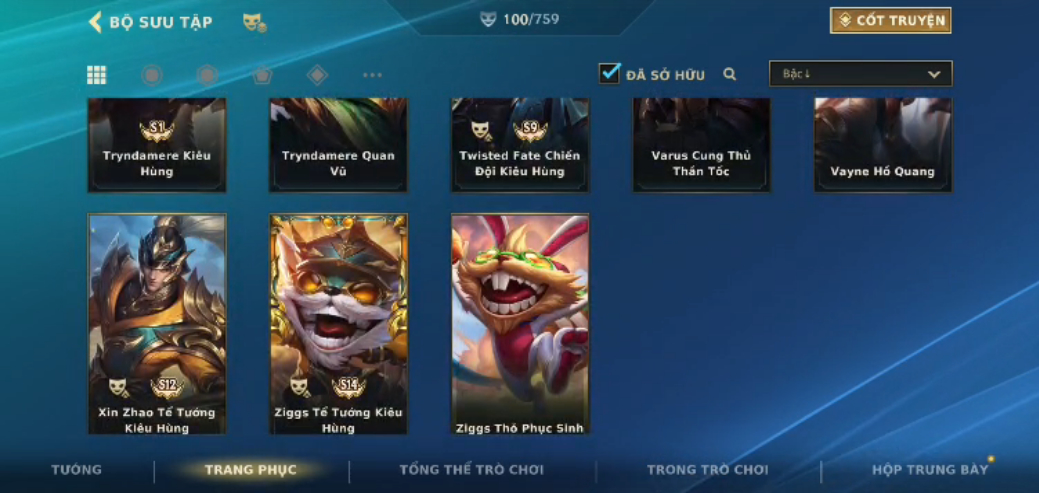
Task: Open Twisted Fate Chiến Đội Kiêu Hùng
Action: coord(520,145)
